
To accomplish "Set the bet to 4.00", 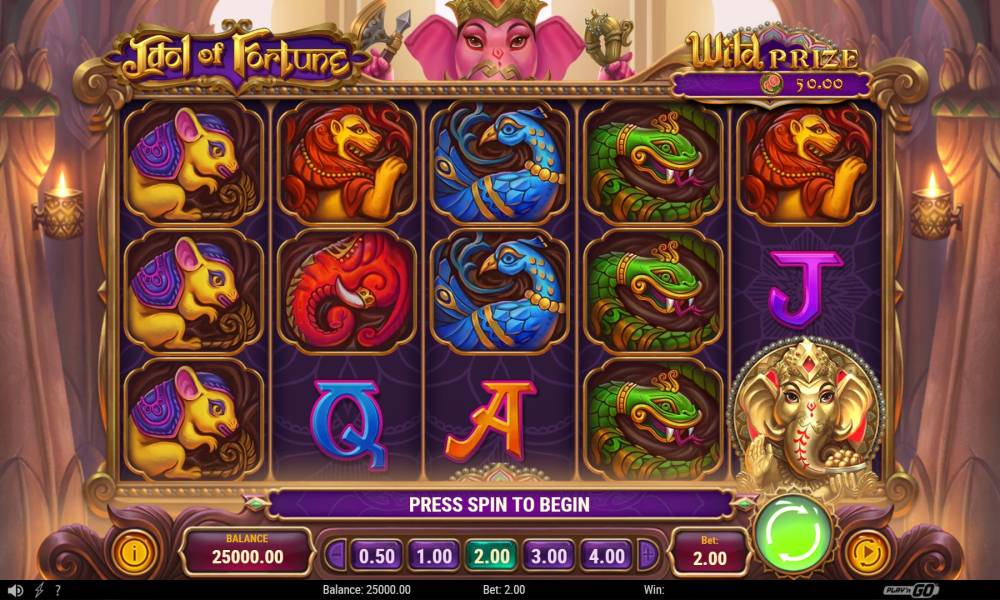I will coord(606,555).
